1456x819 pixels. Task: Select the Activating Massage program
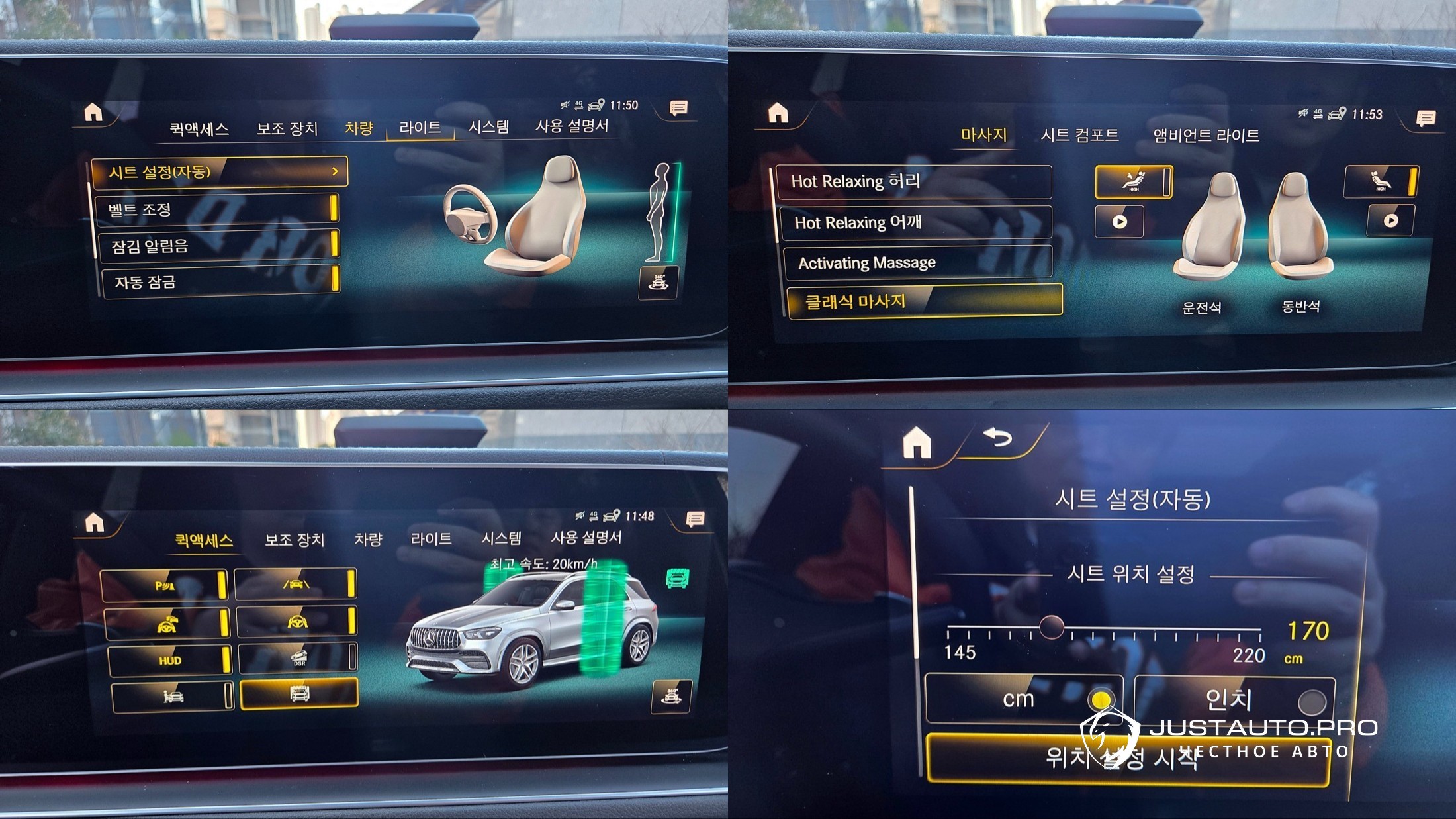click(x=917, y=263)
